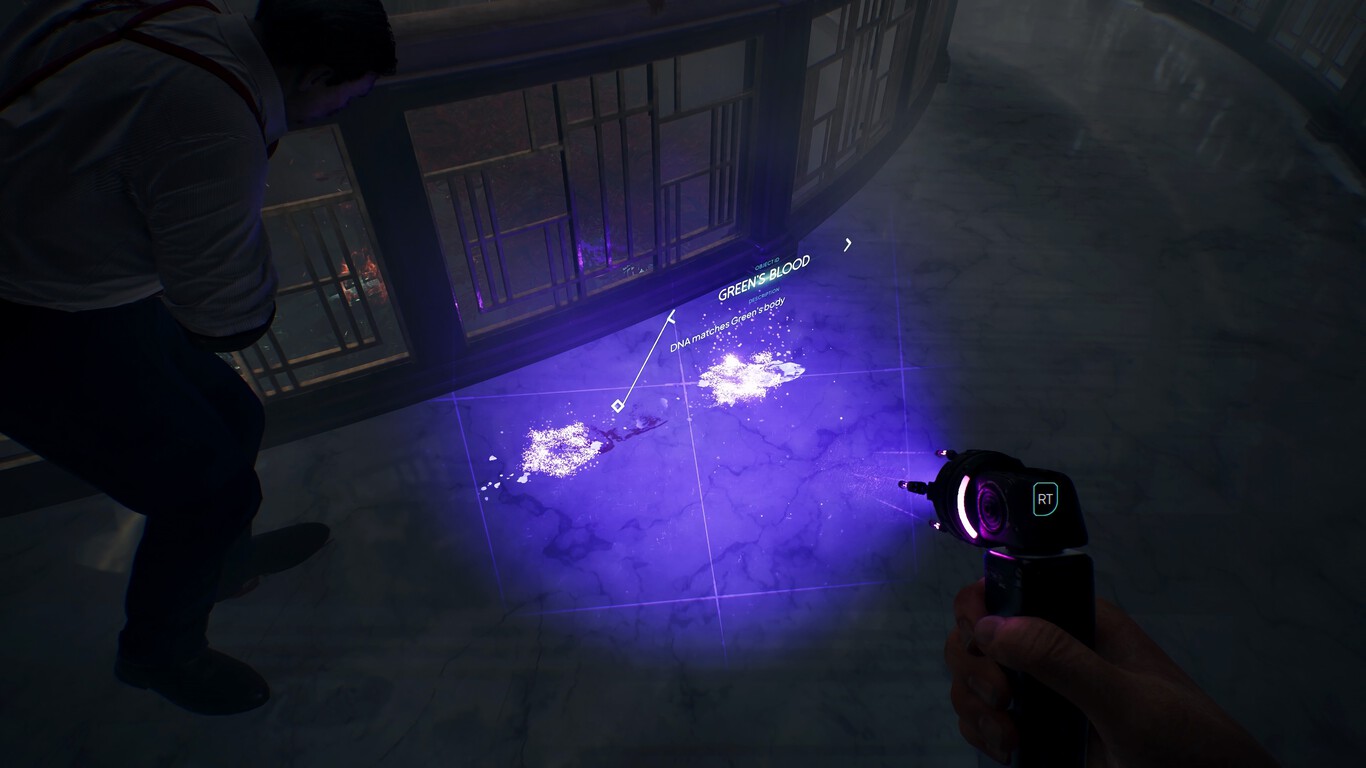This screenshot has width=1366, height=768.
Task: Click the right chevron beside the evidence panel
Action: pos(848,246)
